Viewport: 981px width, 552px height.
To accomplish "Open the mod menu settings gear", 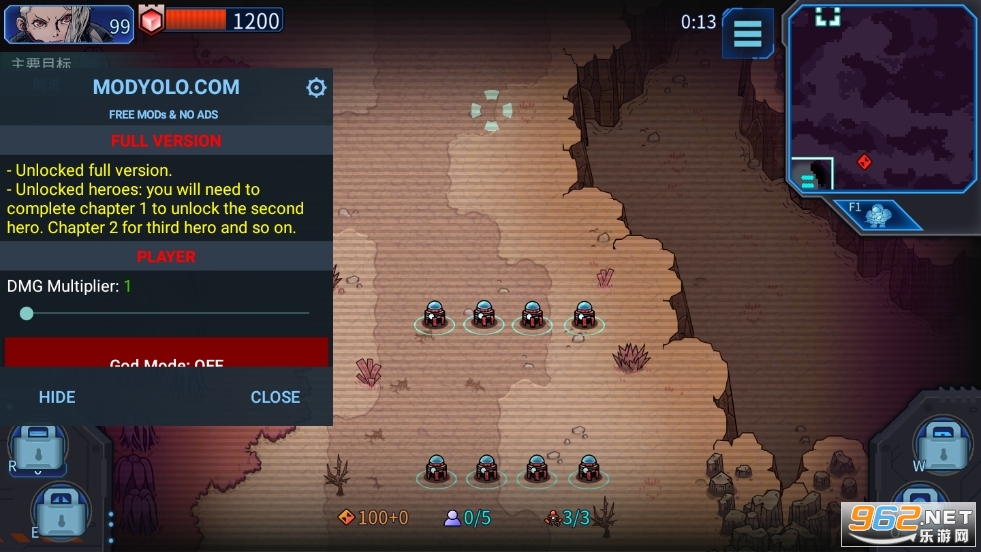I will tap(316, 88).
